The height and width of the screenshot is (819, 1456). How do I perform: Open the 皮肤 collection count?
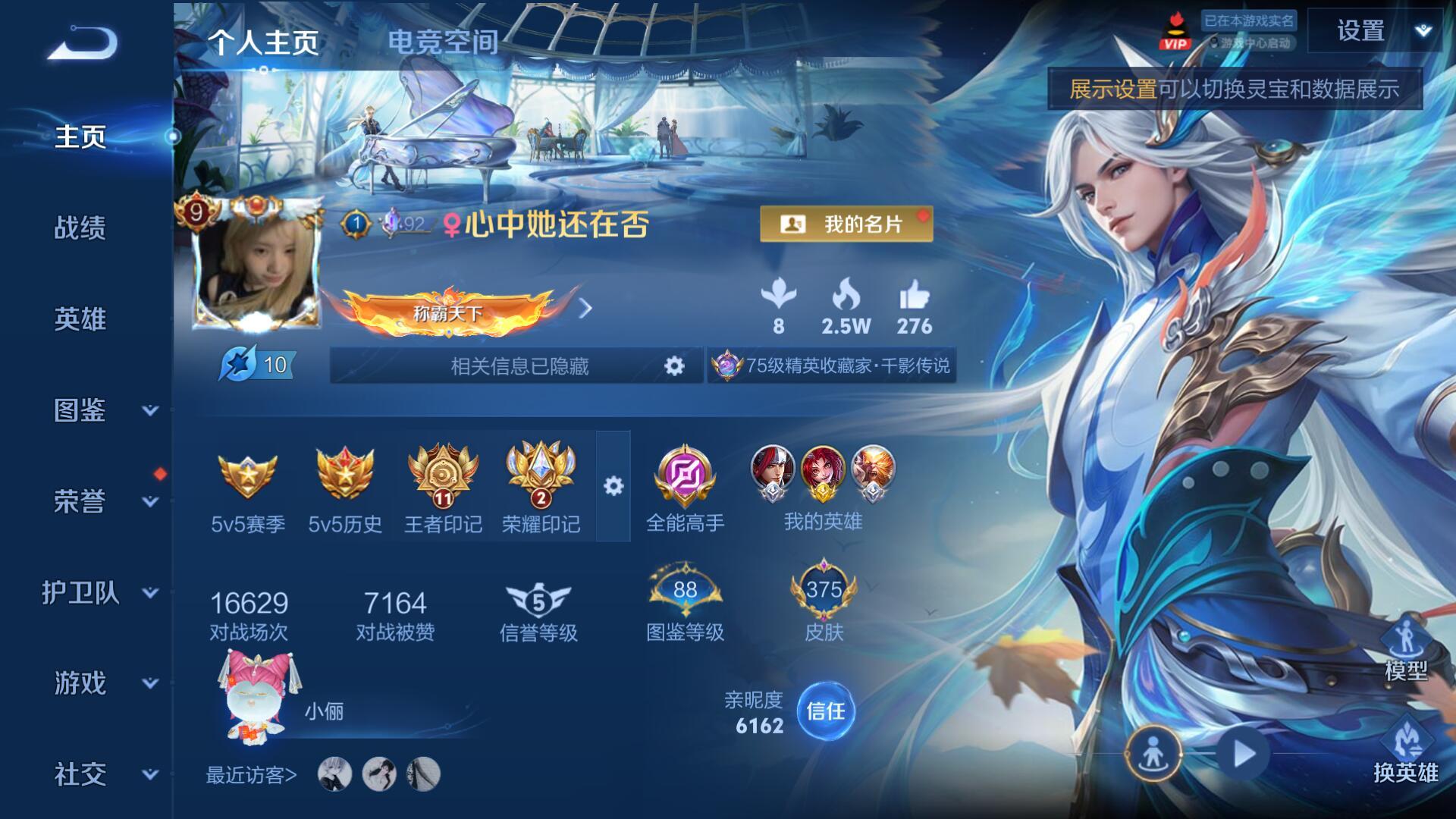coord(824,601)
